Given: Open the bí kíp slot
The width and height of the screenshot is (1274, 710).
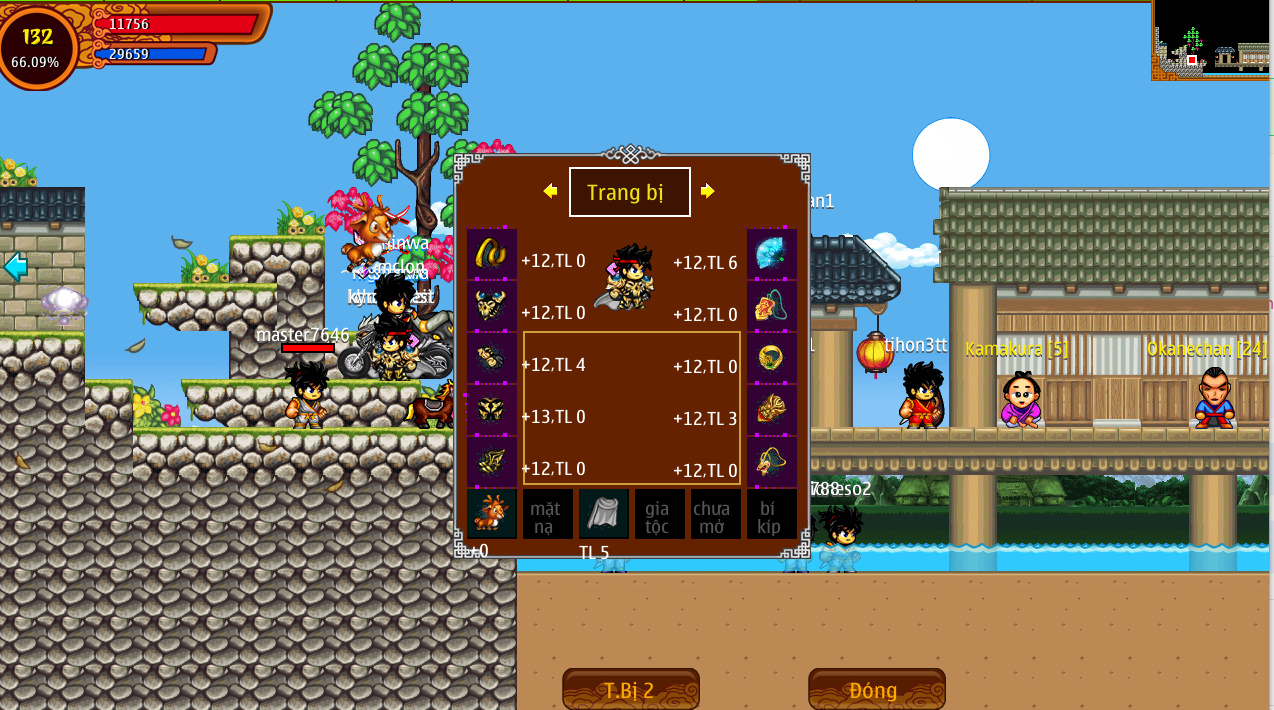Looking at the screenshot, I should point(771,514).
